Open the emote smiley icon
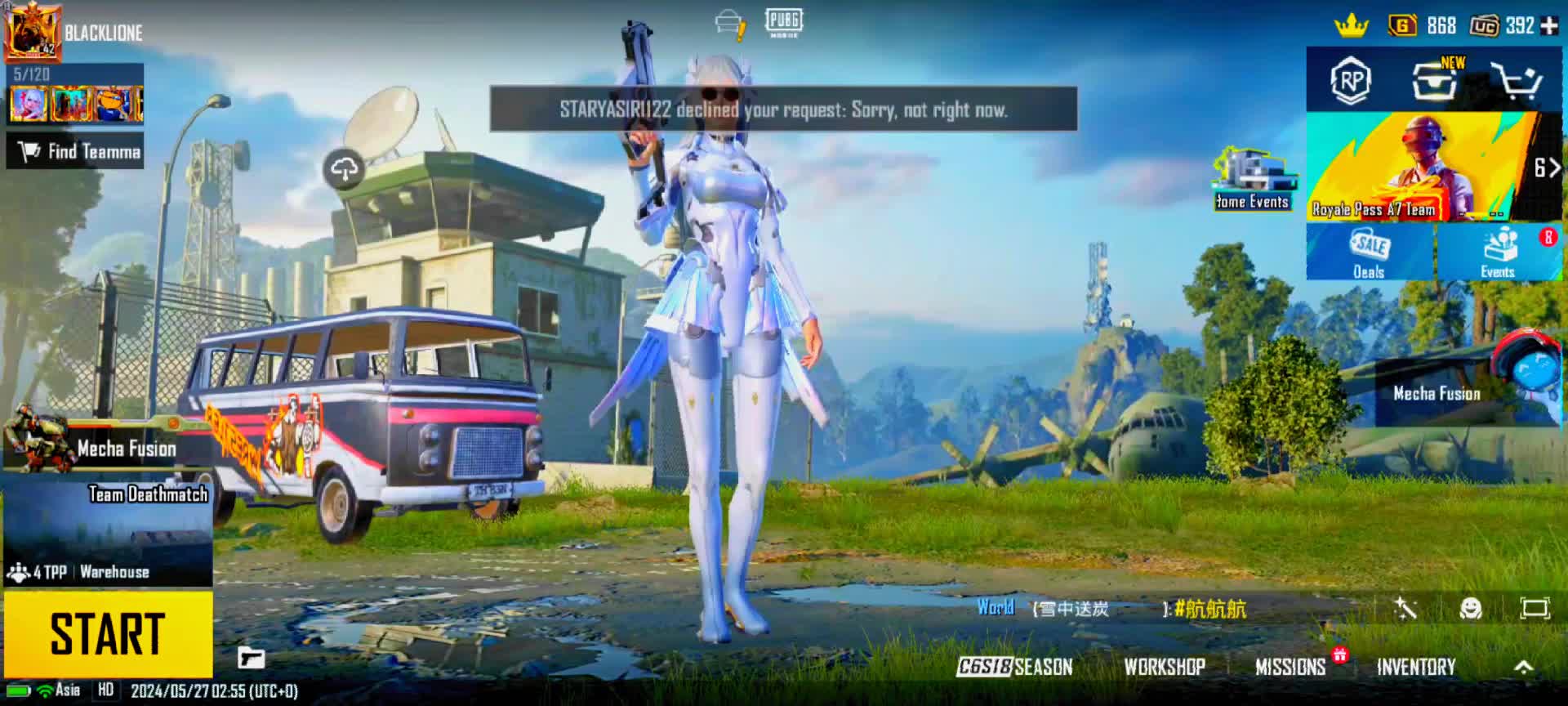The image size is (1568, 706). 1470,609
